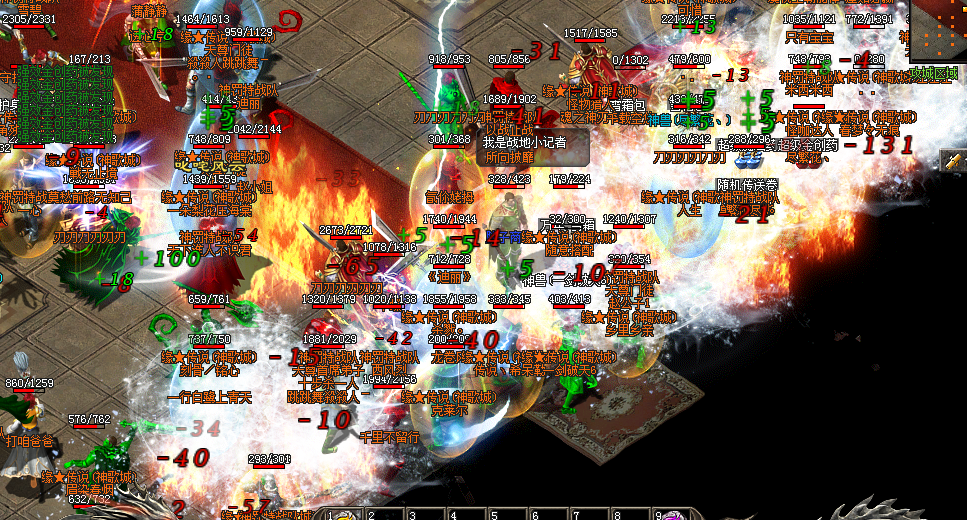Viewport: 967px width, 520px height.
Task: Click the golden scroll icon button
Action: [x=955, y=161]
